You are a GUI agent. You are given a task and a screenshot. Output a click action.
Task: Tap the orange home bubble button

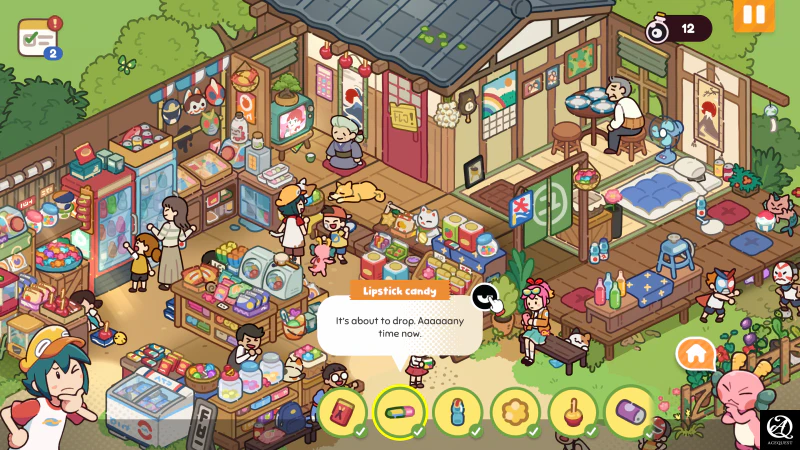click(x=695, y=354)
